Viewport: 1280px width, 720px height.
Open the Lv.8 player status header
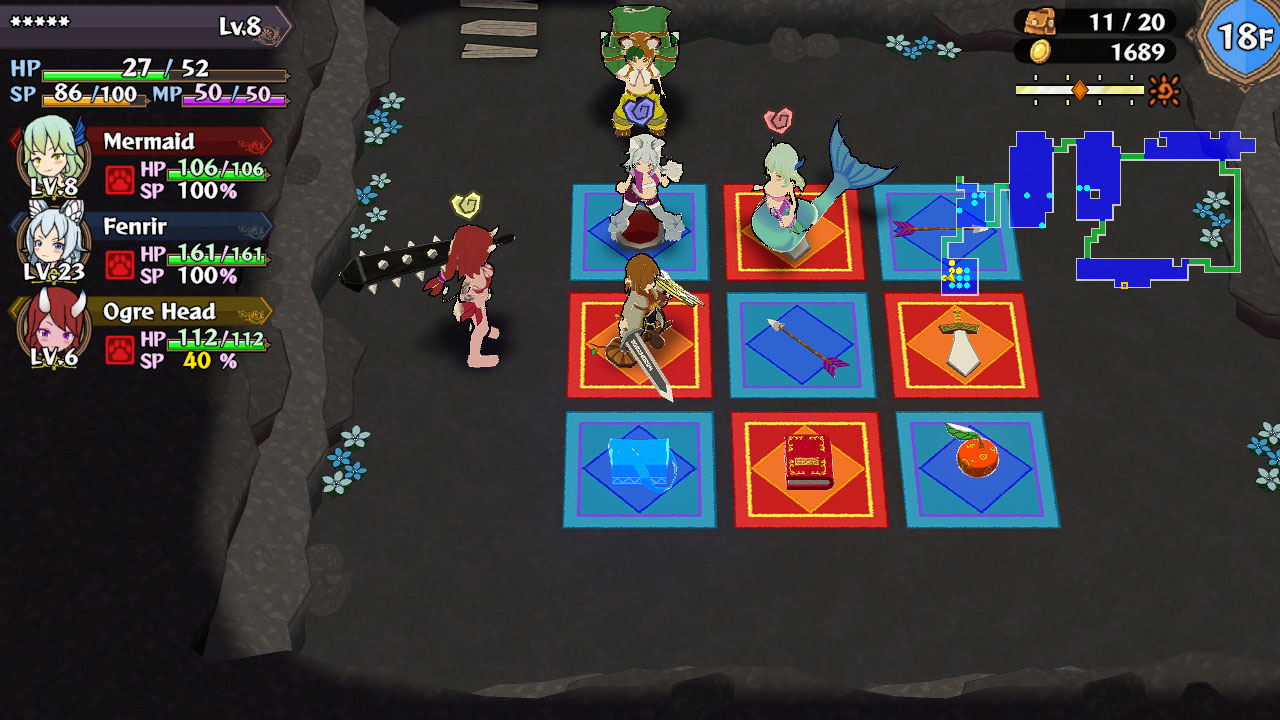click(240, 29)
